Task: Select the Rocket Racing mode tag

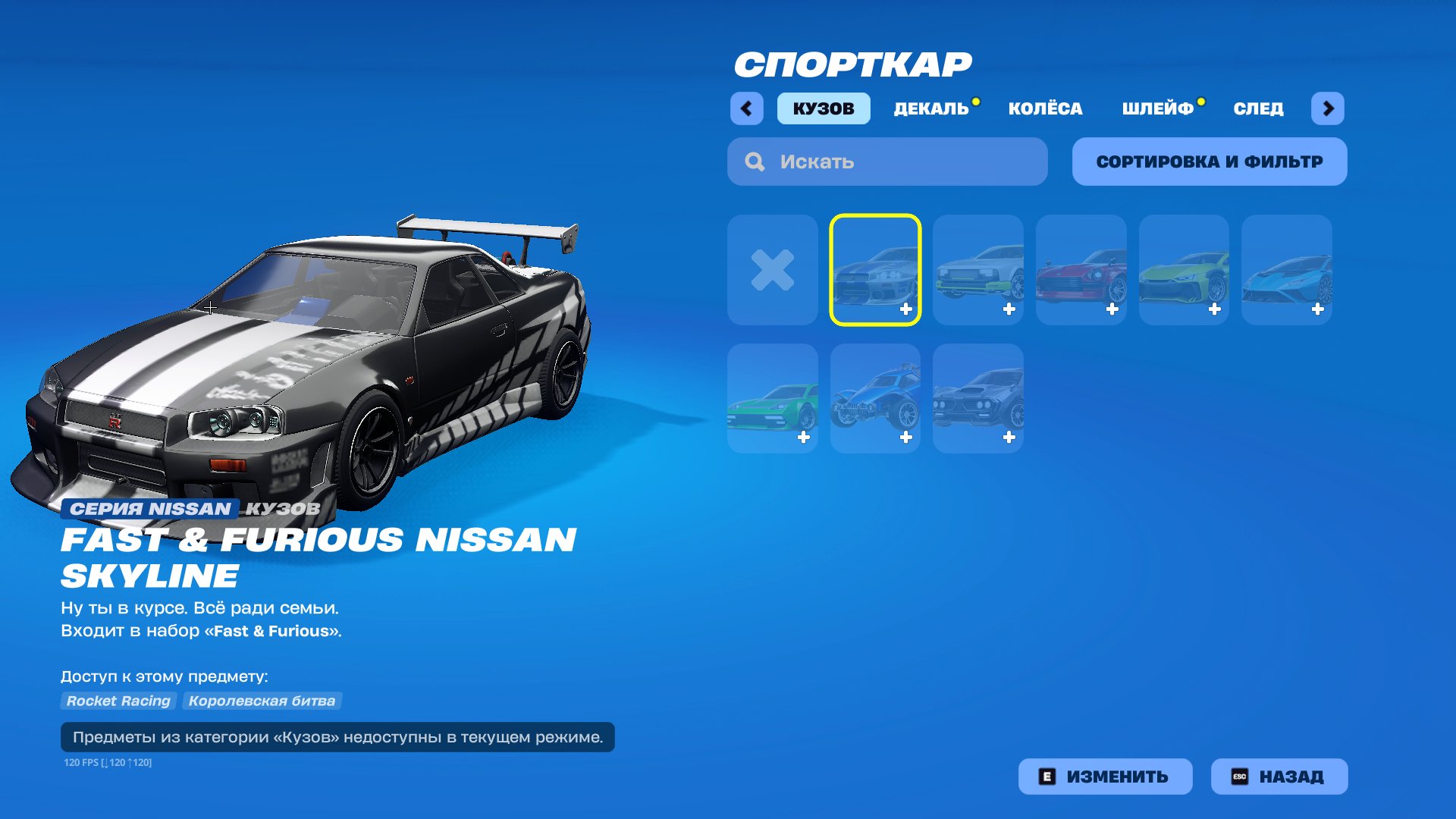Action: [x=118, y=701]
